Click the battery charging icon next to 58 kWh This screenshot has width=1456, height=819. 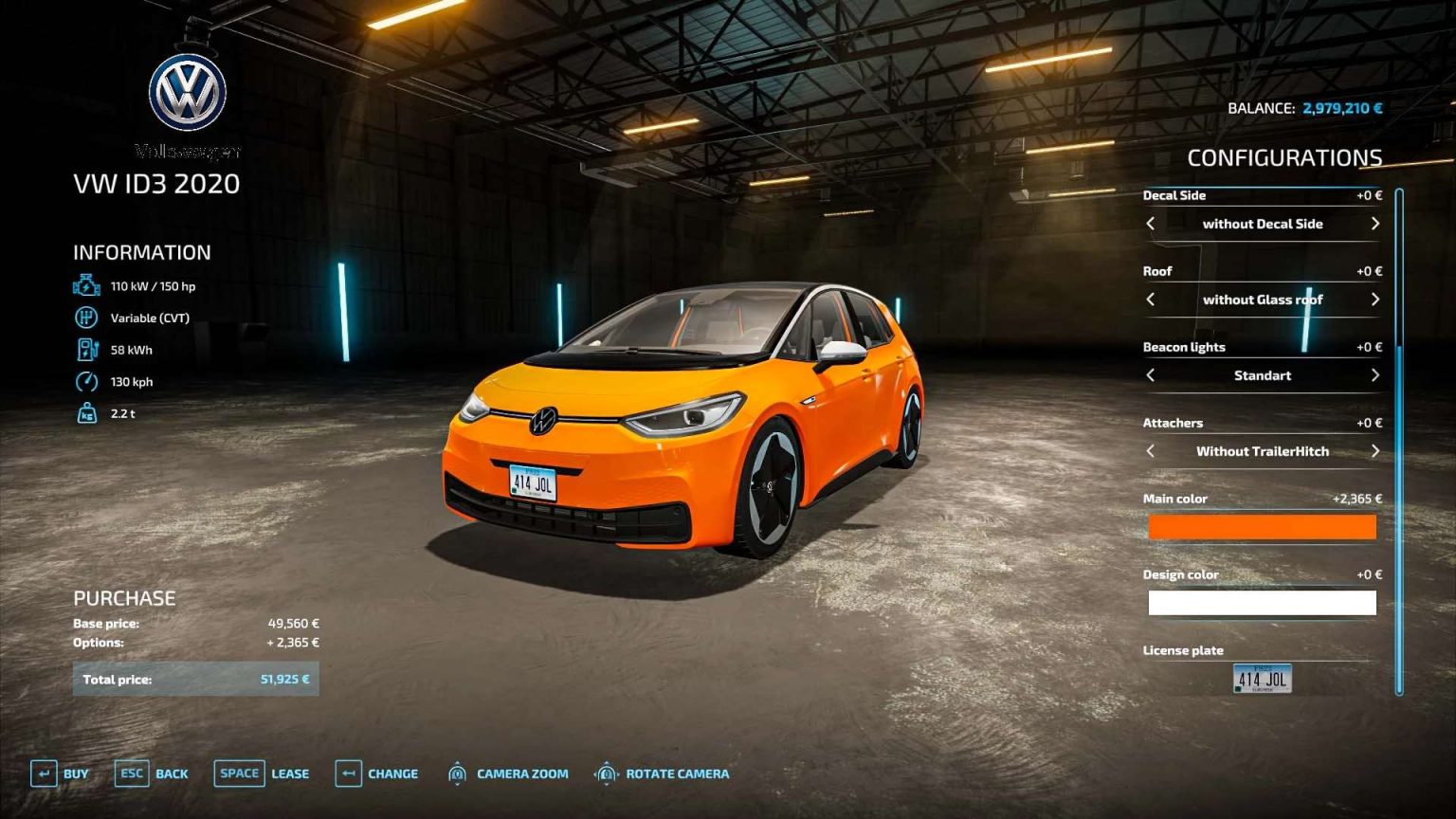[86, 349]
